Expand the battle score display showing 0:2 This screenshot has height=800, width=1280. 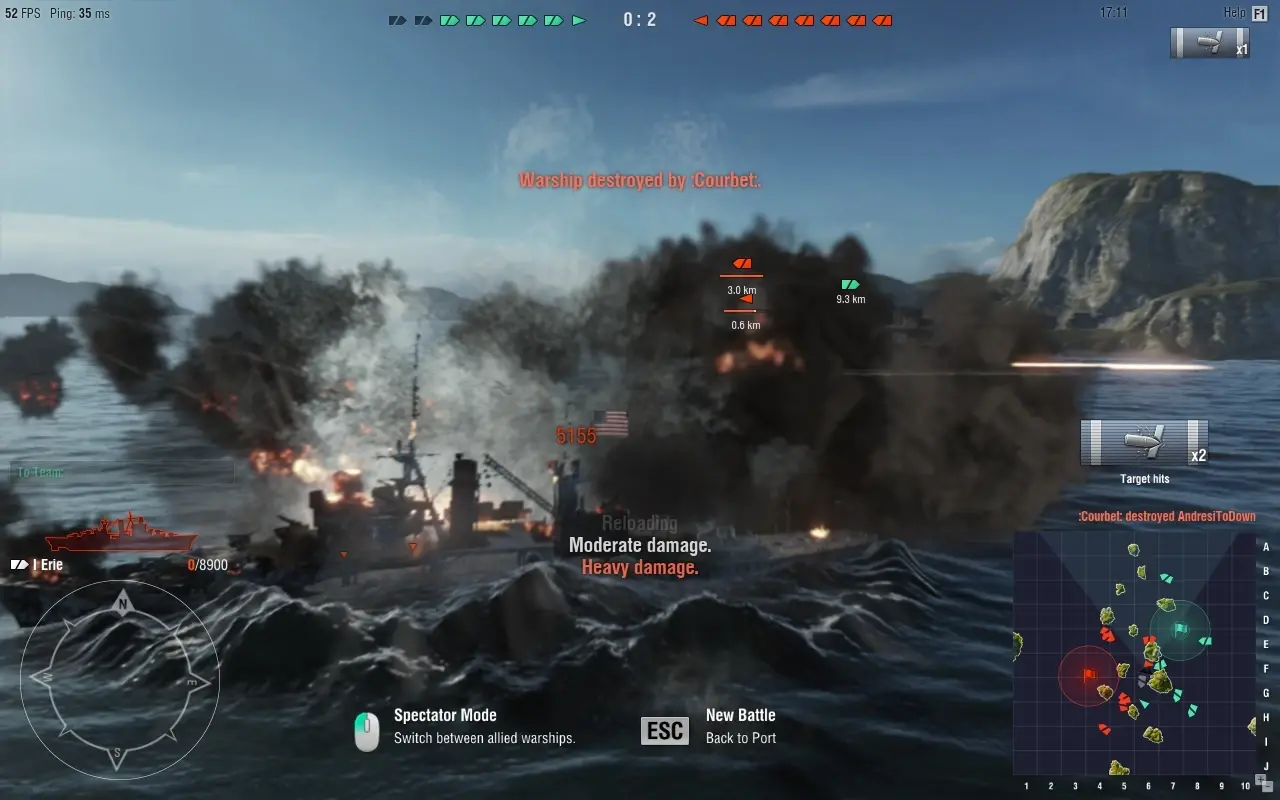tap(638, 18)
